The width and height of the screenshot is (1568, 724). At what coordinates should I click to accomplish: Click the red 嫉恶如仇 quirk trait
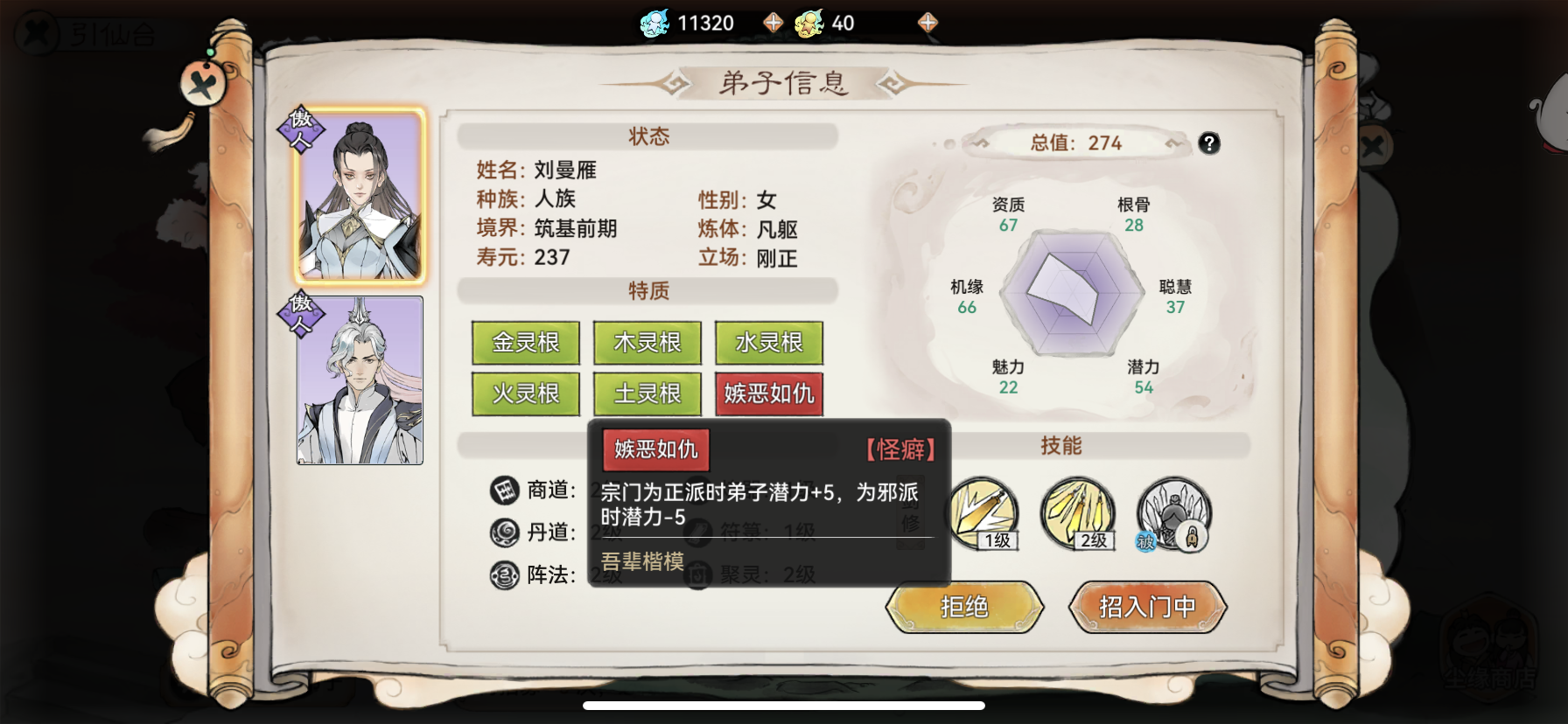[x=769, y=394]
